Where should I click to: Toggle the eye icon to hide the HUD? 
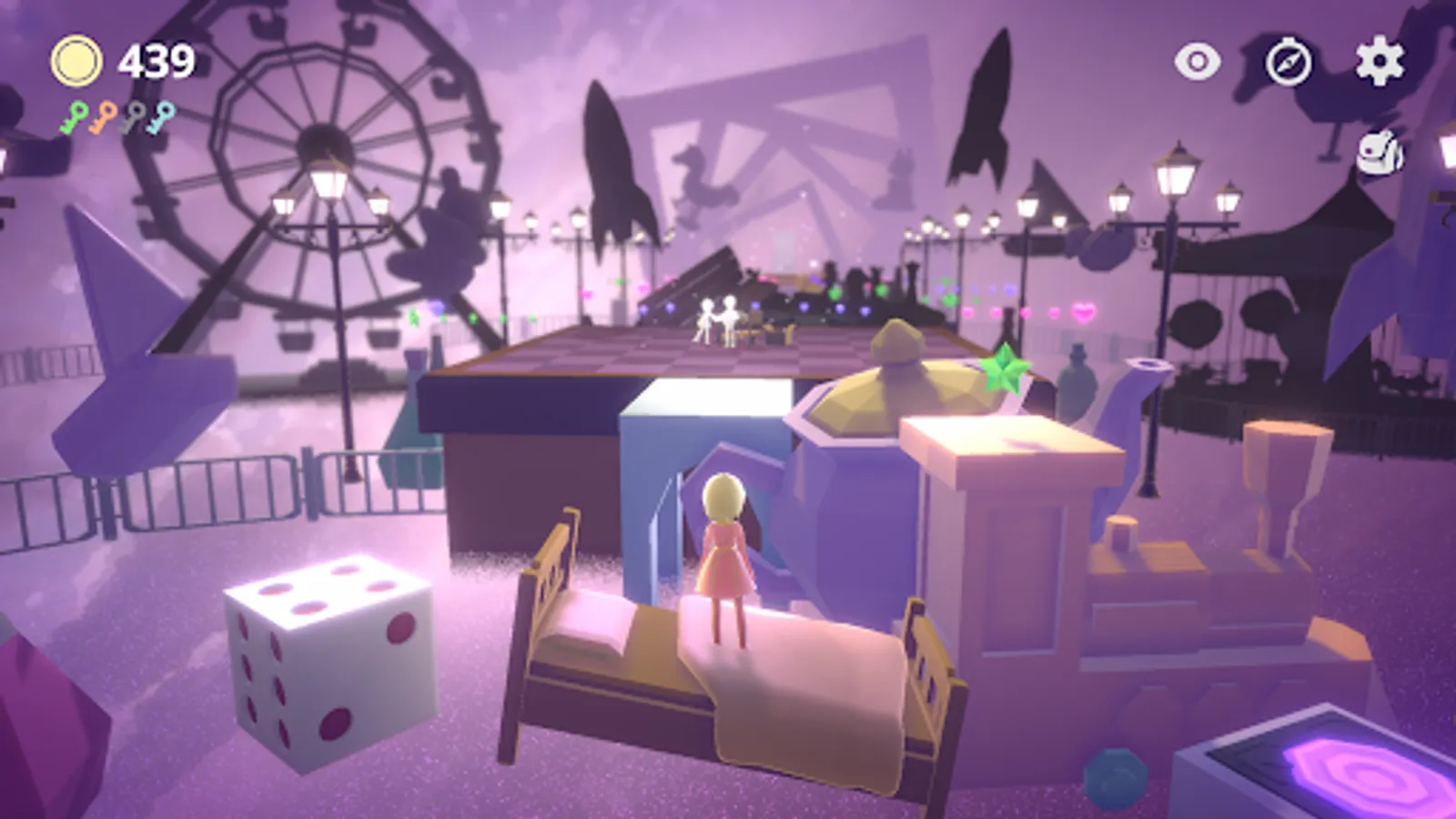[x=1198, y=62]
